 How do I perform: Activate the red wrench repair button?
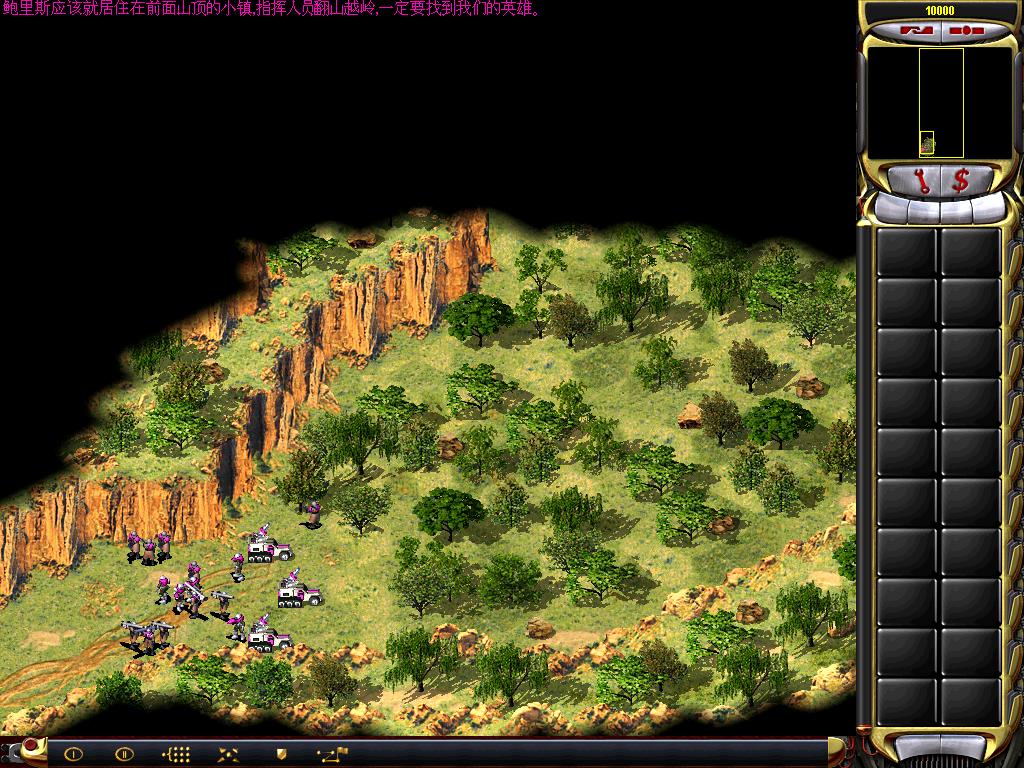pos(921,180)
